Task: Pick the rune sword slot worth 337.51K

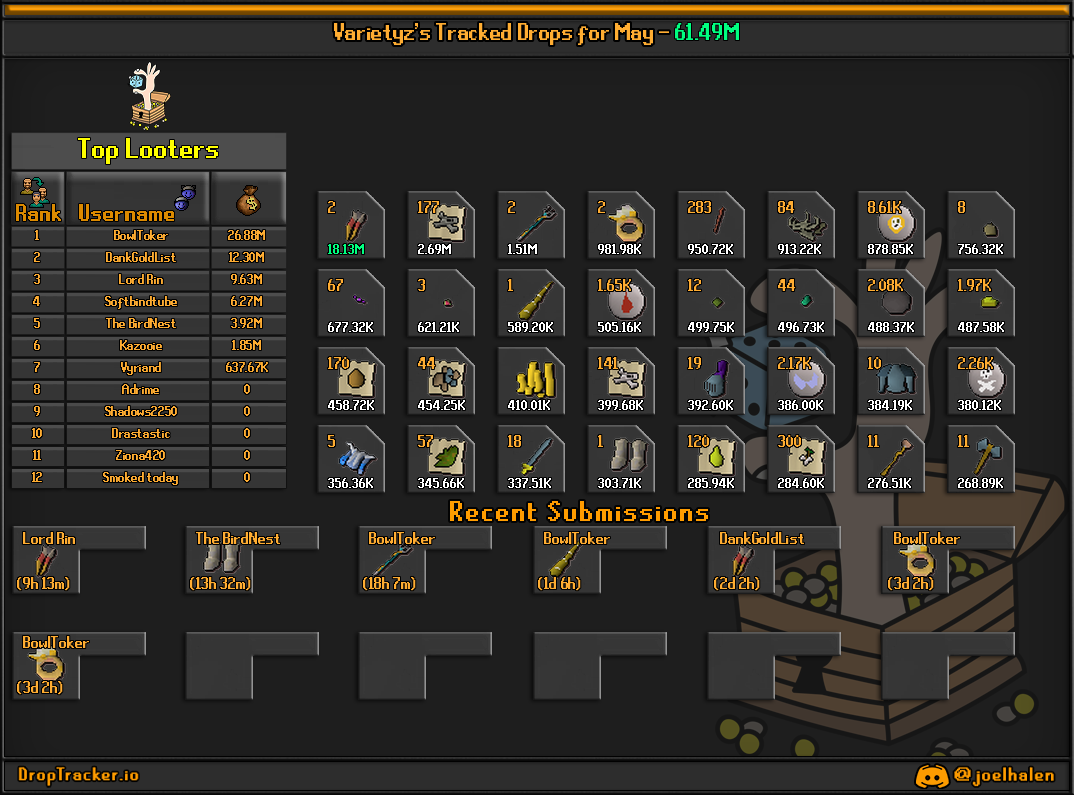Action: point(531,459)
